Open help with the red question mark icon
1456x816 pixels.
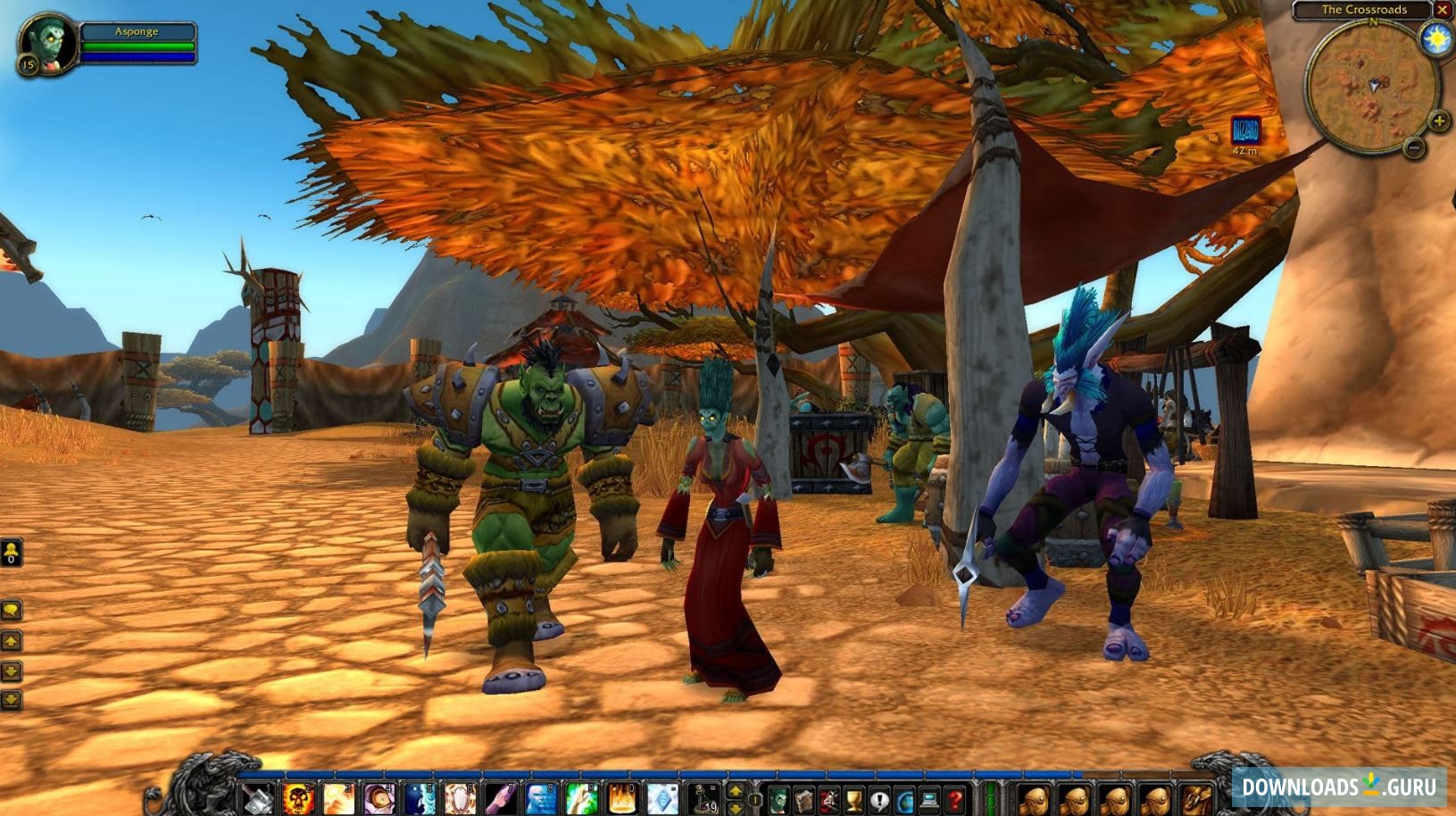(x=956, y=799)
